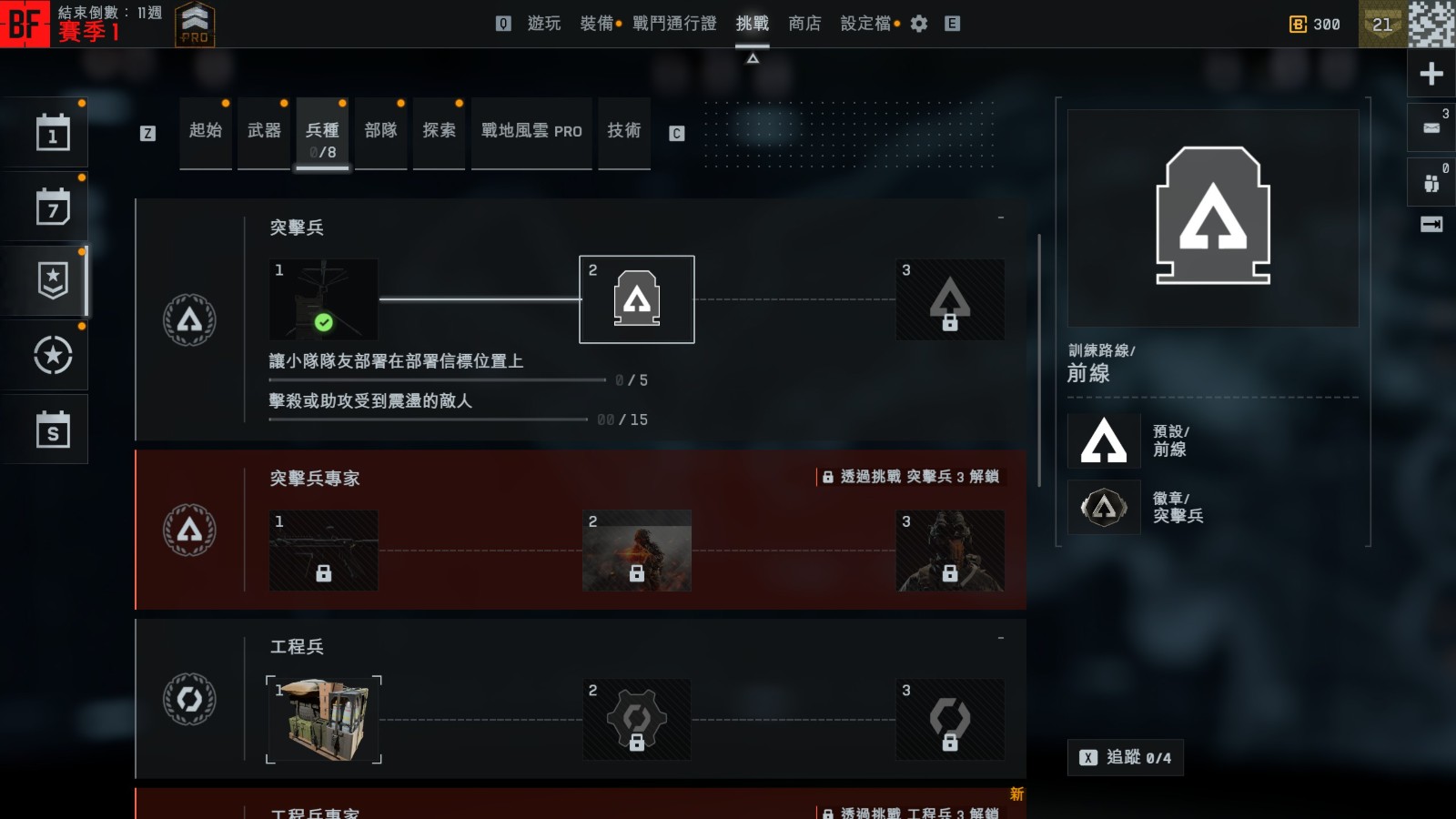Click the gear settings icon
This screenshot has height=819, width=1456.
coord(919,24)
